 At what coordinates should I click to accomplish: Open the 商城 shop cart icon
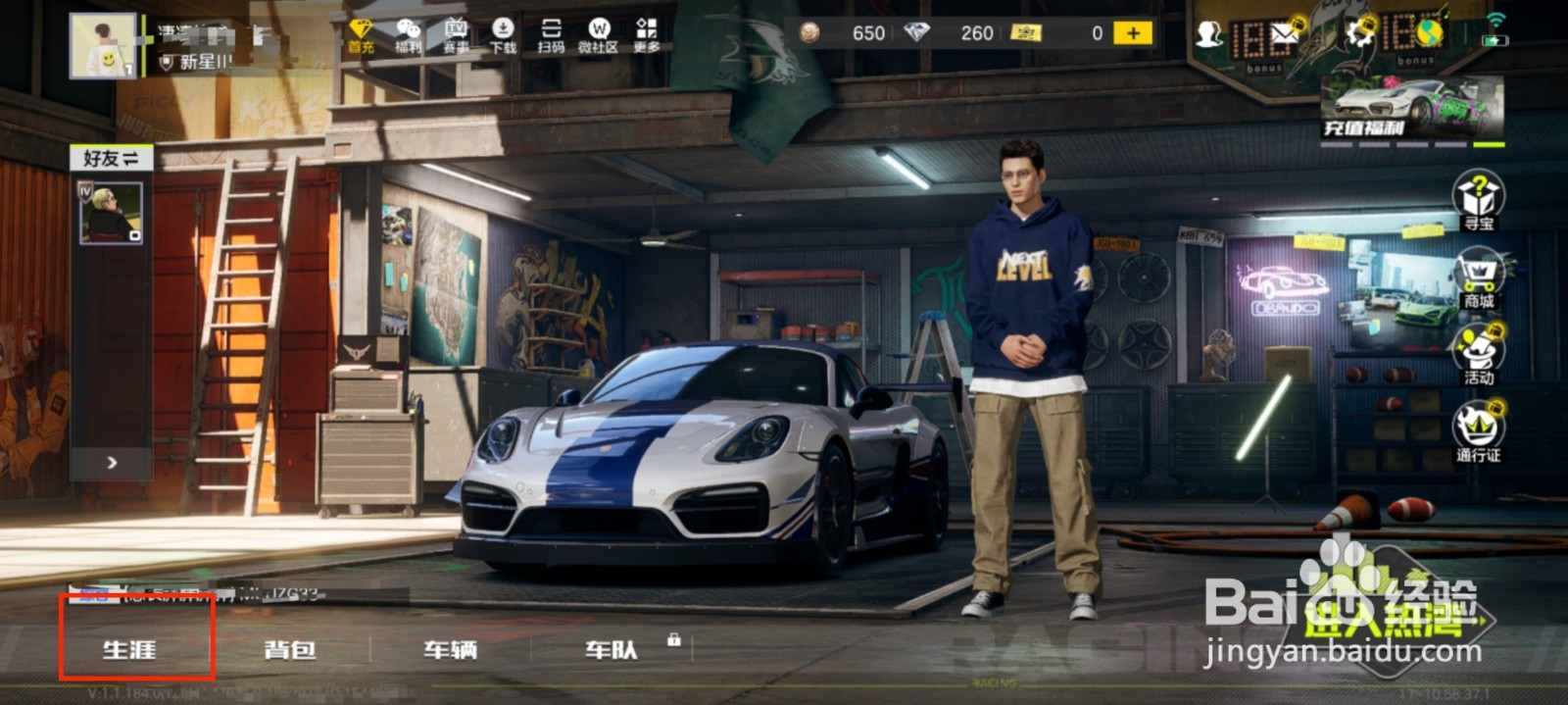pos(1479,277)
